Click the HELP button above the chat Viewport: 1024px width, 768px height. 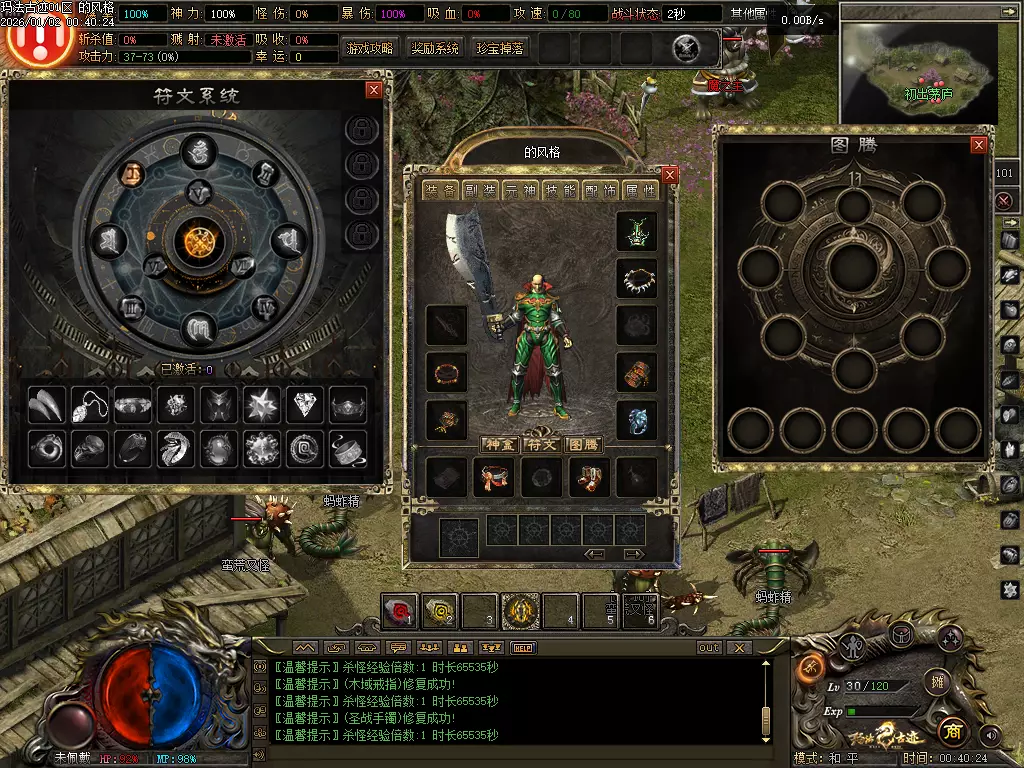(525, 647)
